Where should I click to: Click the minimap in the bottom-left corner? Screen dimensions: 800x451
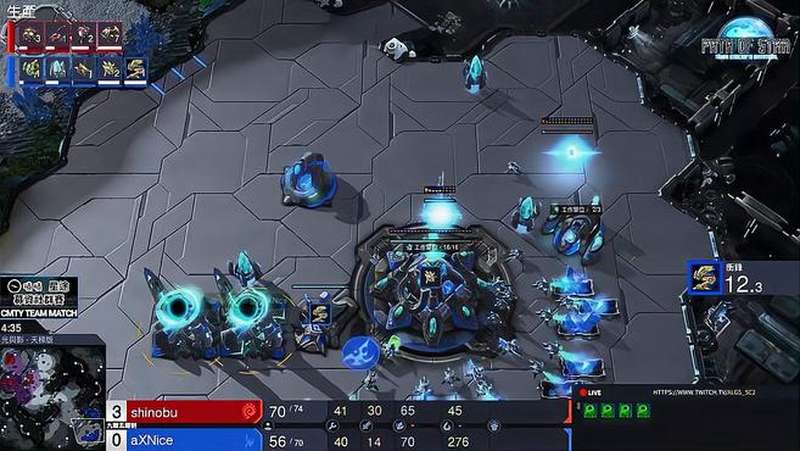pos(48,392)
